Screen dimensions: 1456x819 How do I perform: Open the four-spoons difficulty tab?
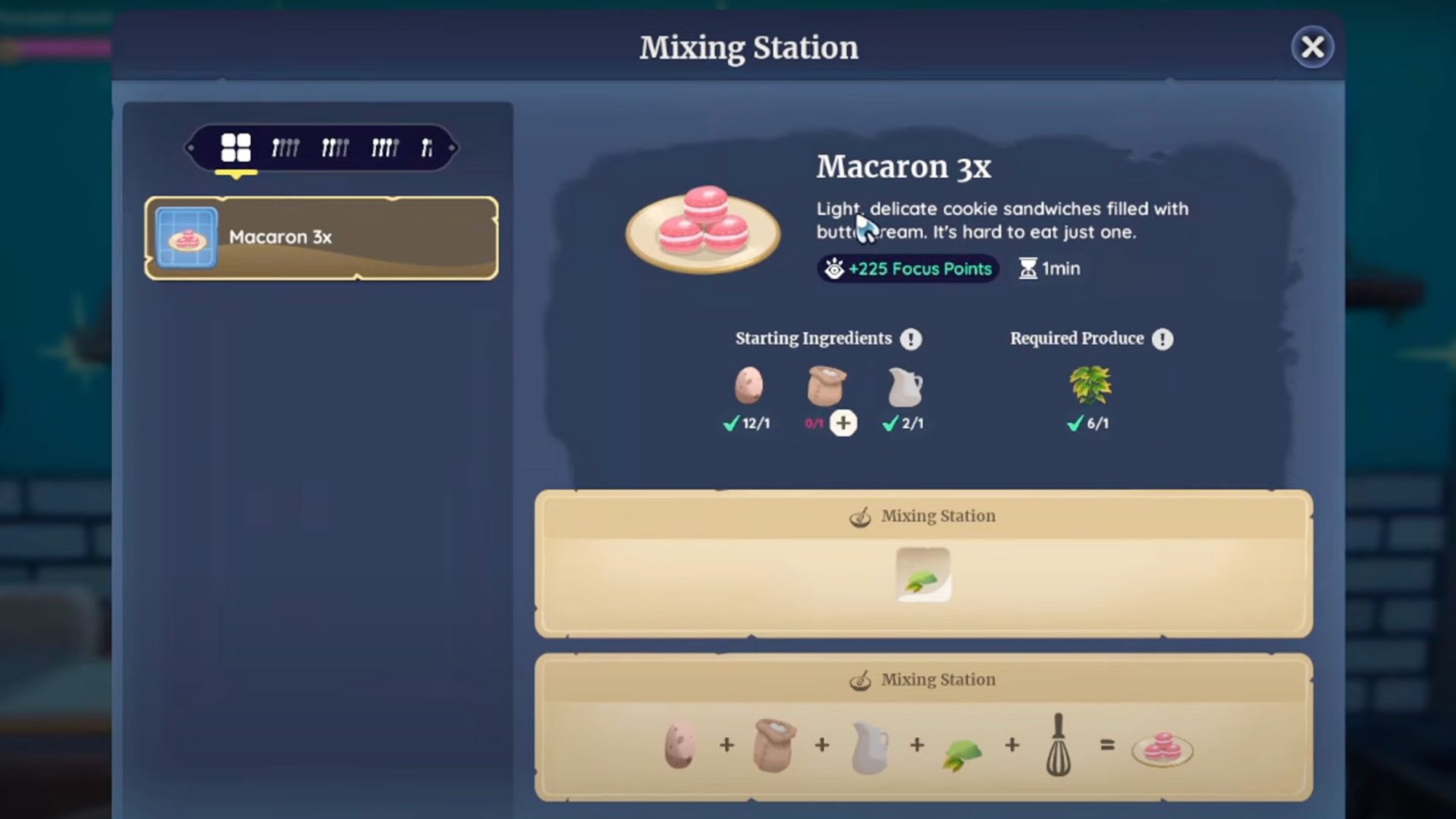click(x=286, y=148)
